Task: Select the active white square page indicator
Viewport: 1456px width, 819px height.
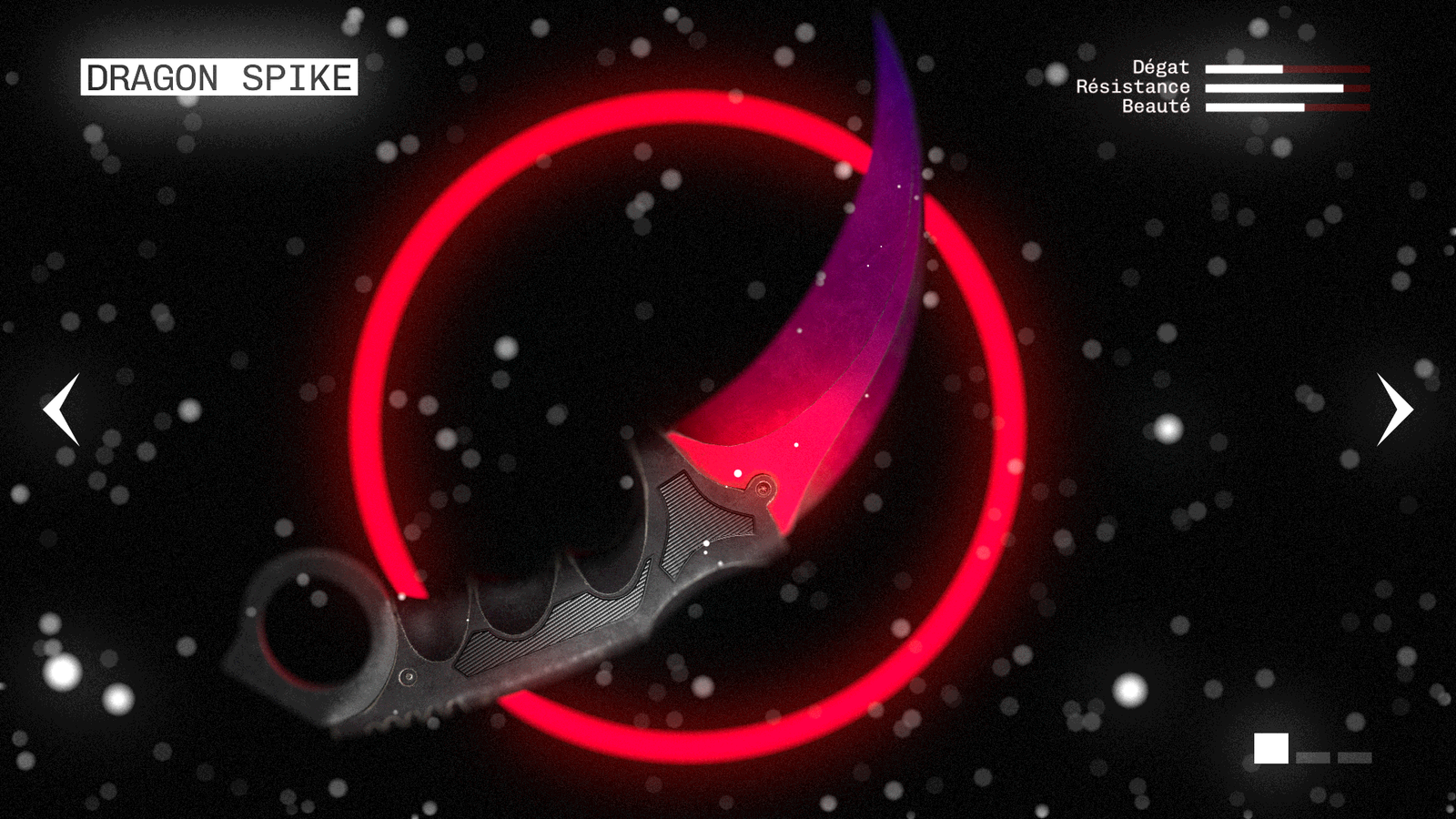Action: pyautogui.click(x=1270, y=748)
